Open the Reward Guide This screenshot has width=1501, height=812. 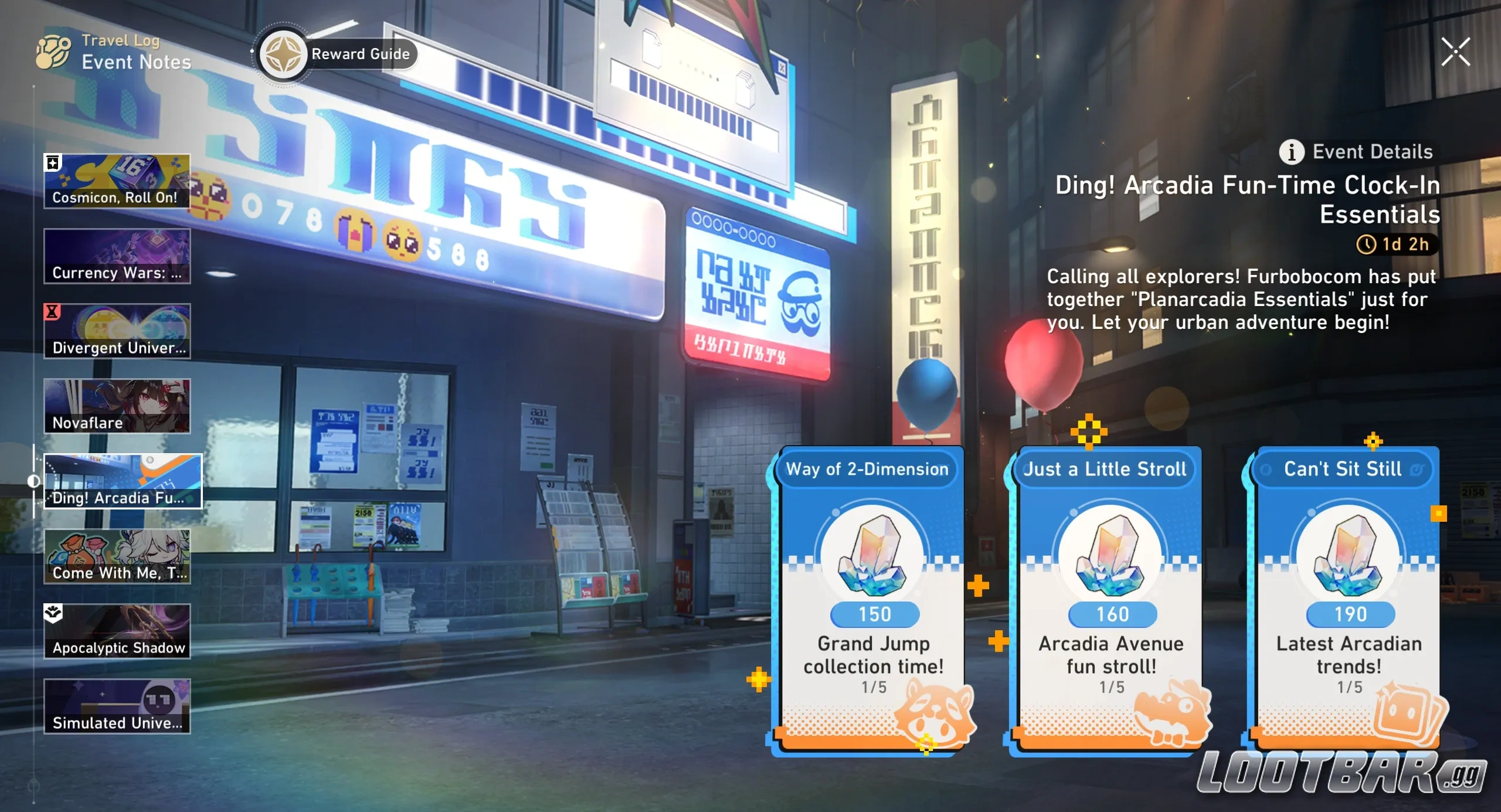click(337, 55)
